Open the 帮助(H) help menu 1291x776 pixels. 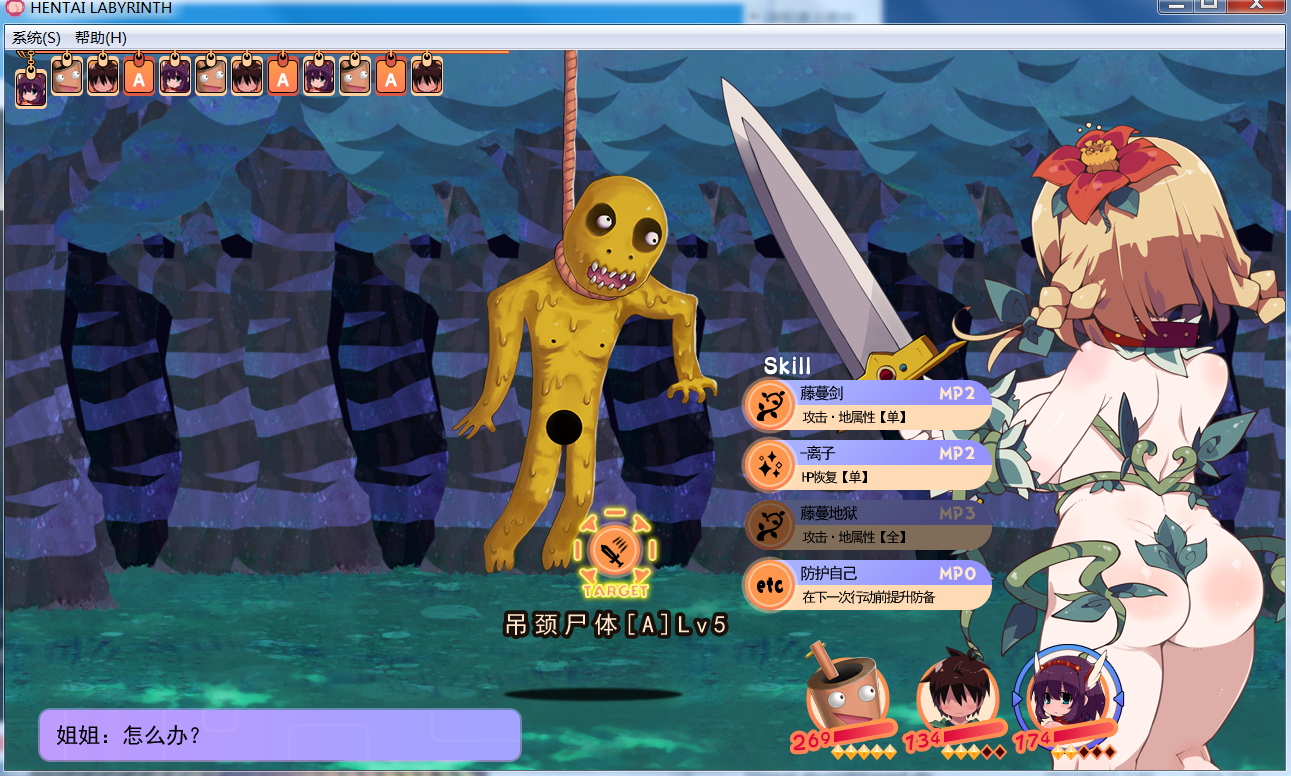pos(101,38)
